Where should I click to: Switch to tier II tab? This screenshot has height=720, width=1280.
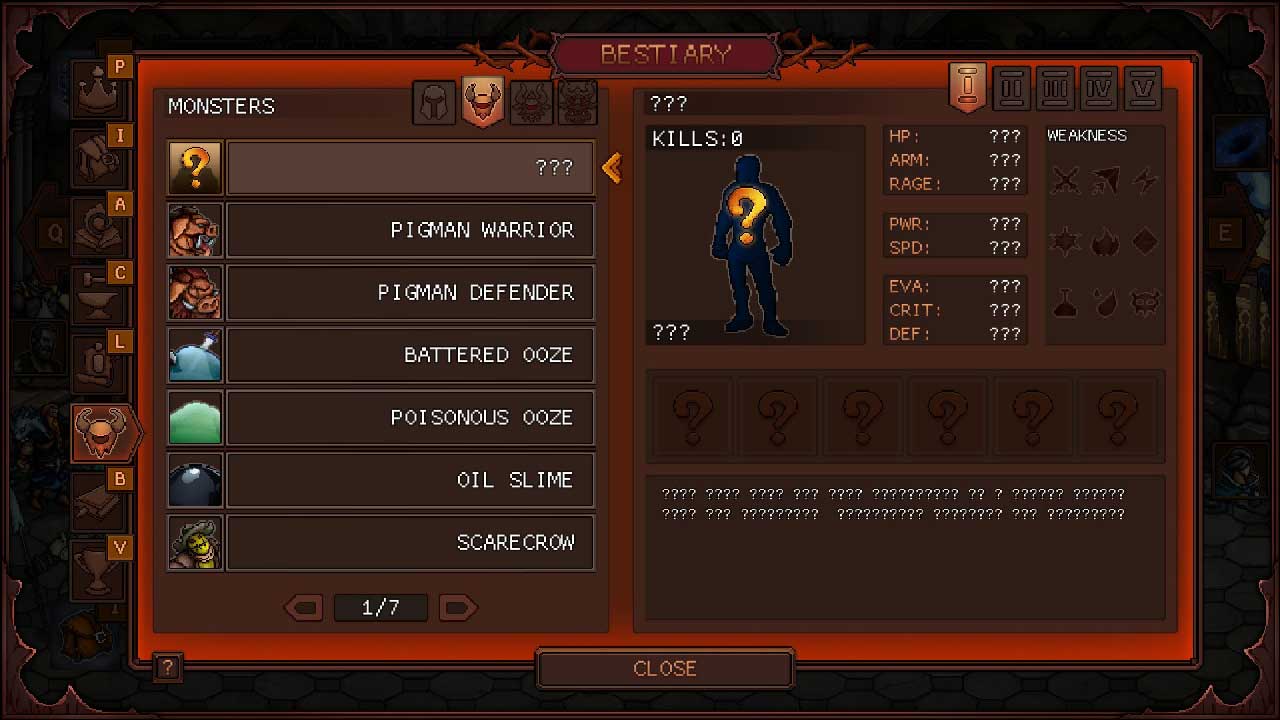(1012, 88)
